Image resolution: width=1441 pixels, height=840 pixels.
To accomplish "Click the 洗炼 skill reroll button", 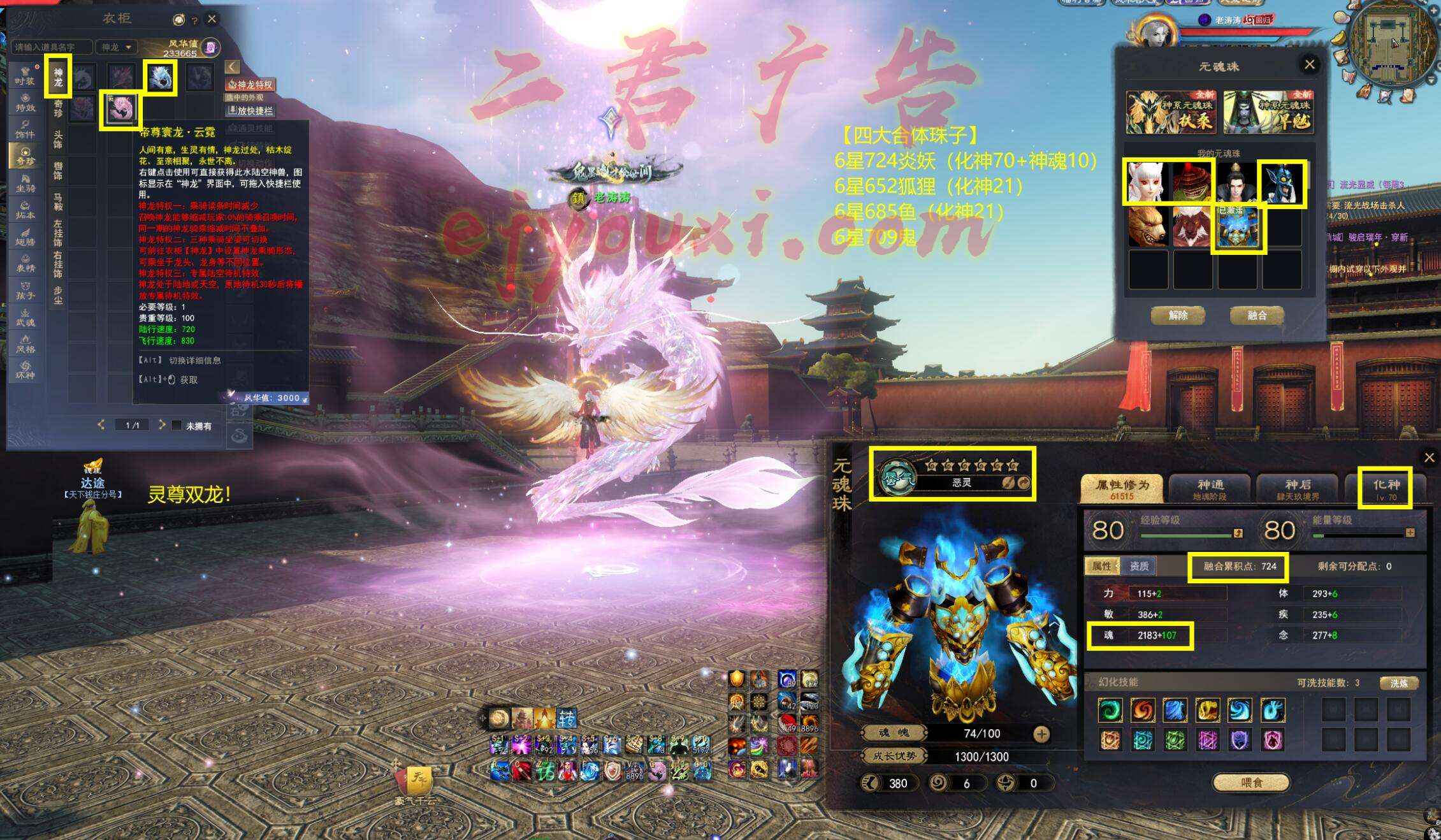I will [x=1398, y=683].
